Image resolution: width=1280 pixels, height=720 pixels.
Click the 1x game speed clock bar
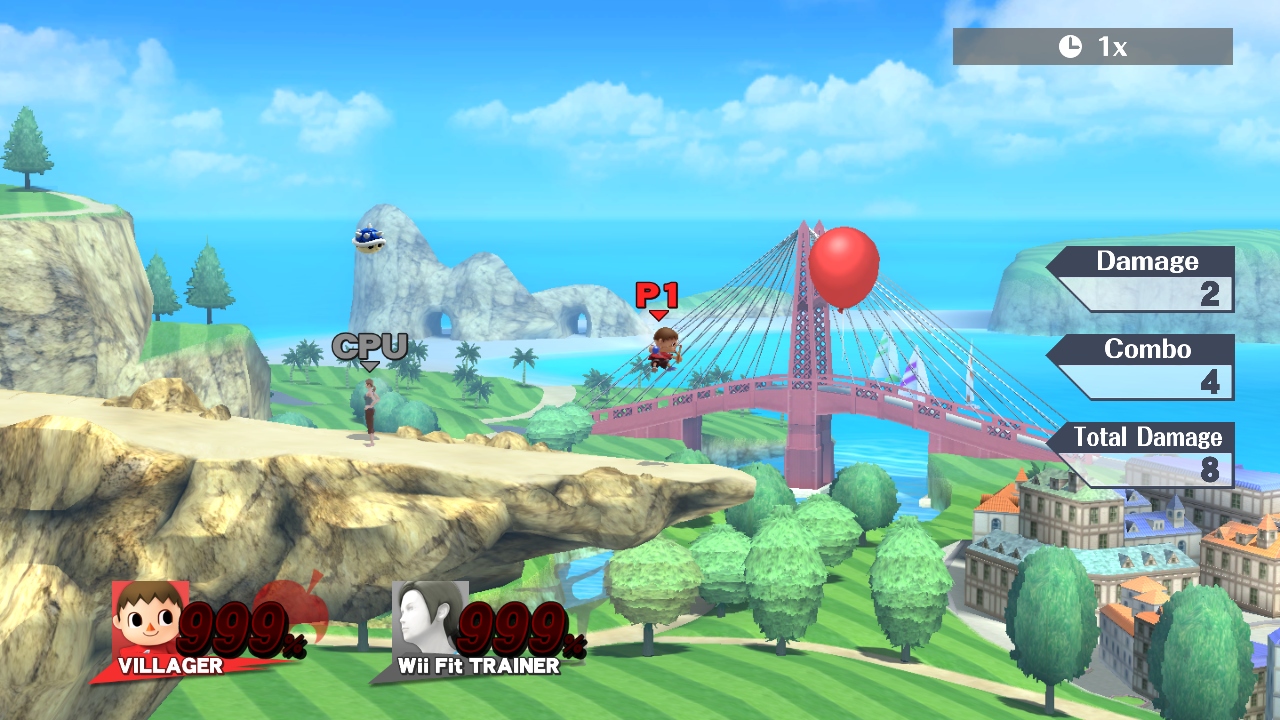(x=1092, y=46)
